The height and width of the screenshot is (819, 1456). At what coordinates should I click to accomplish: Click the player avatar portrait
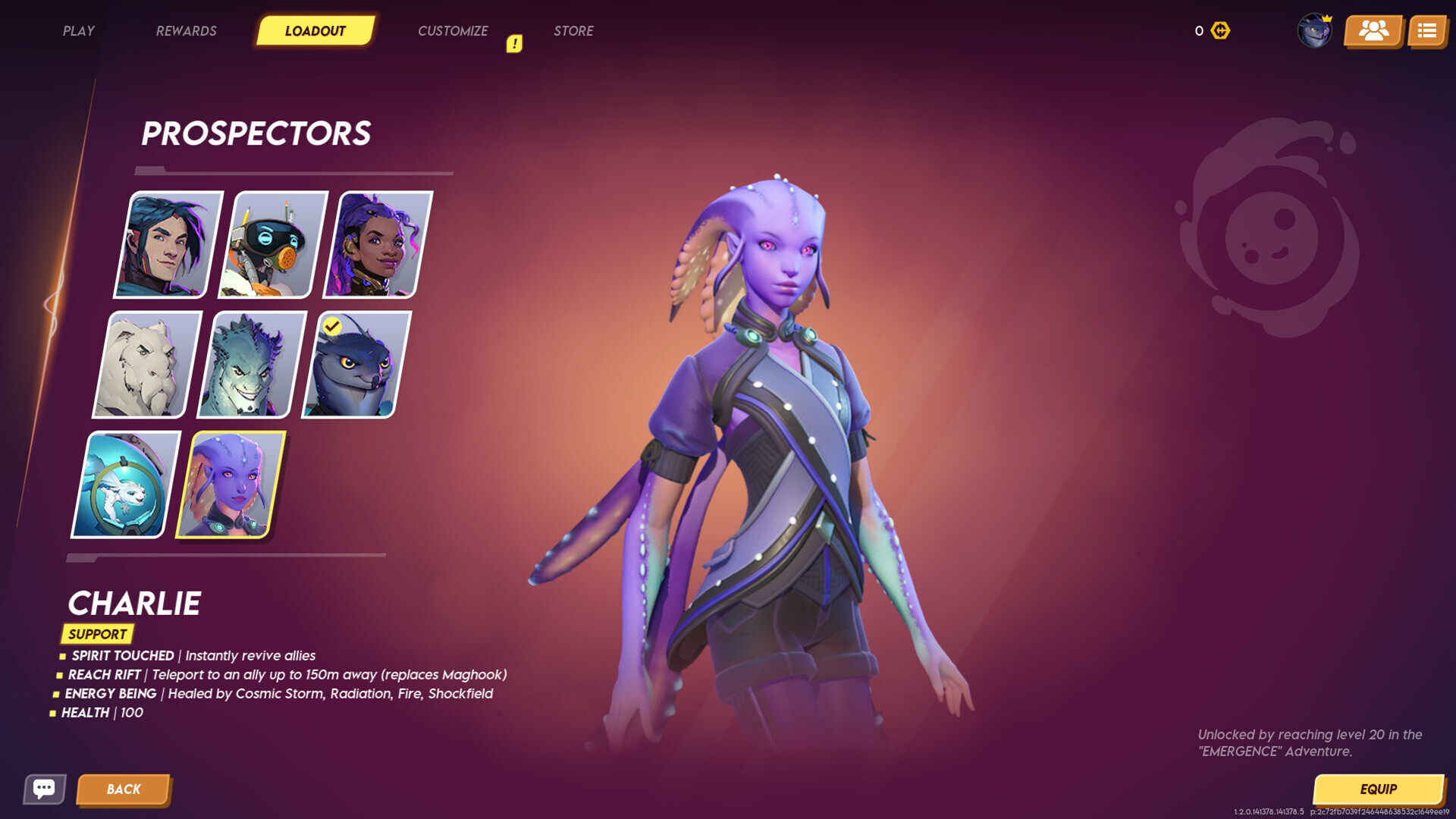point(1315,30)
